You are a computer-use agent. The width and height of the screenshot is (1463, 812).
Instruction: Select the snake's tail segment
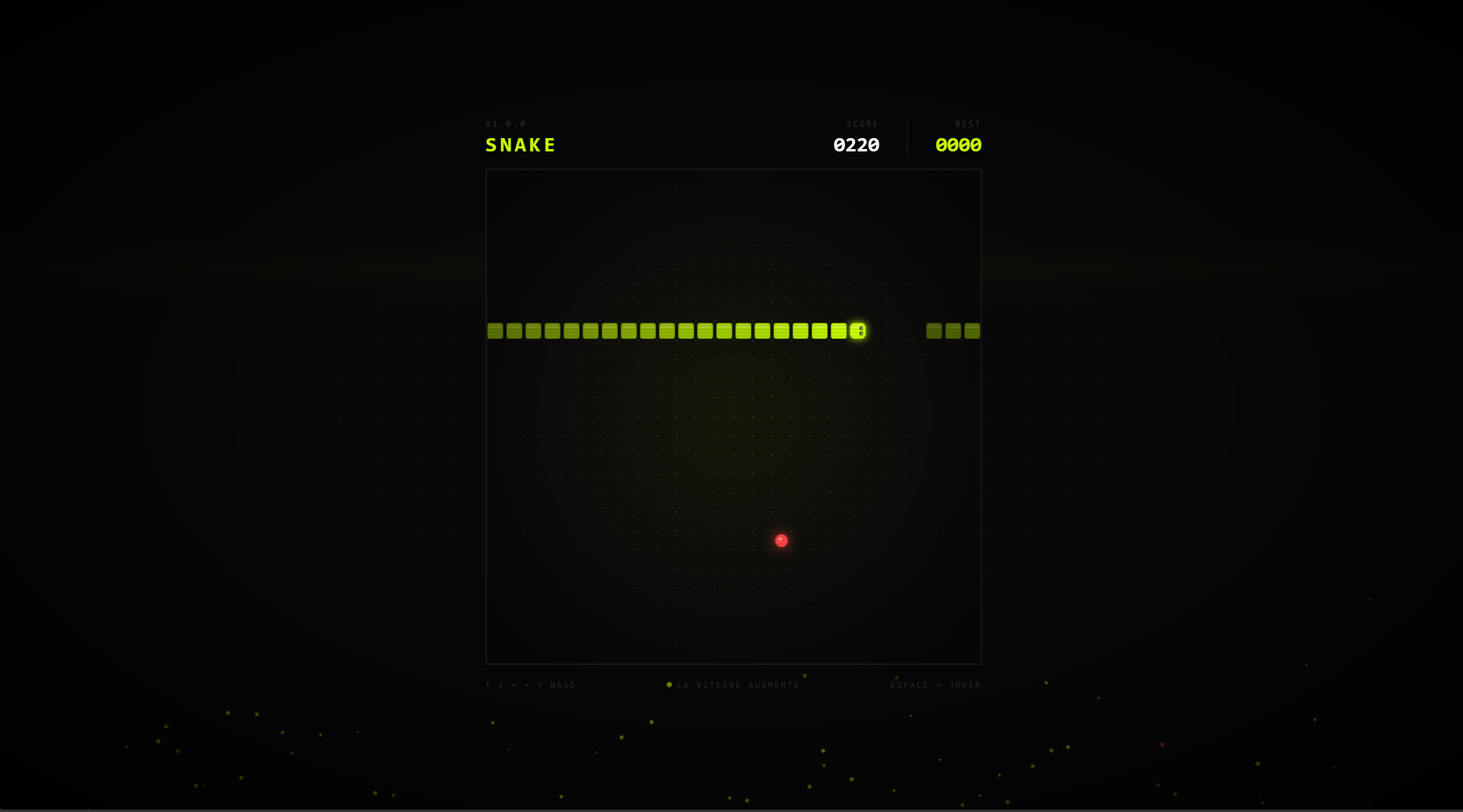point(495,331)
